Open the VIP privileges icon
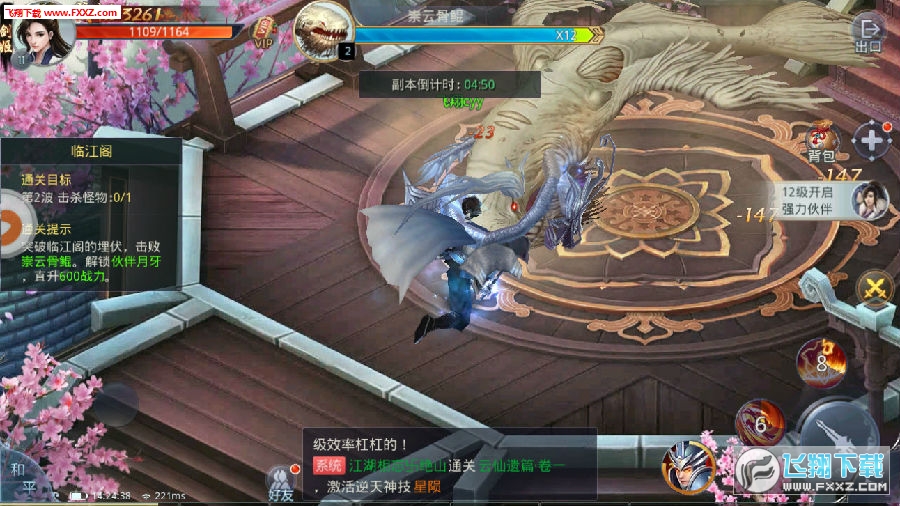 (264, 33)
